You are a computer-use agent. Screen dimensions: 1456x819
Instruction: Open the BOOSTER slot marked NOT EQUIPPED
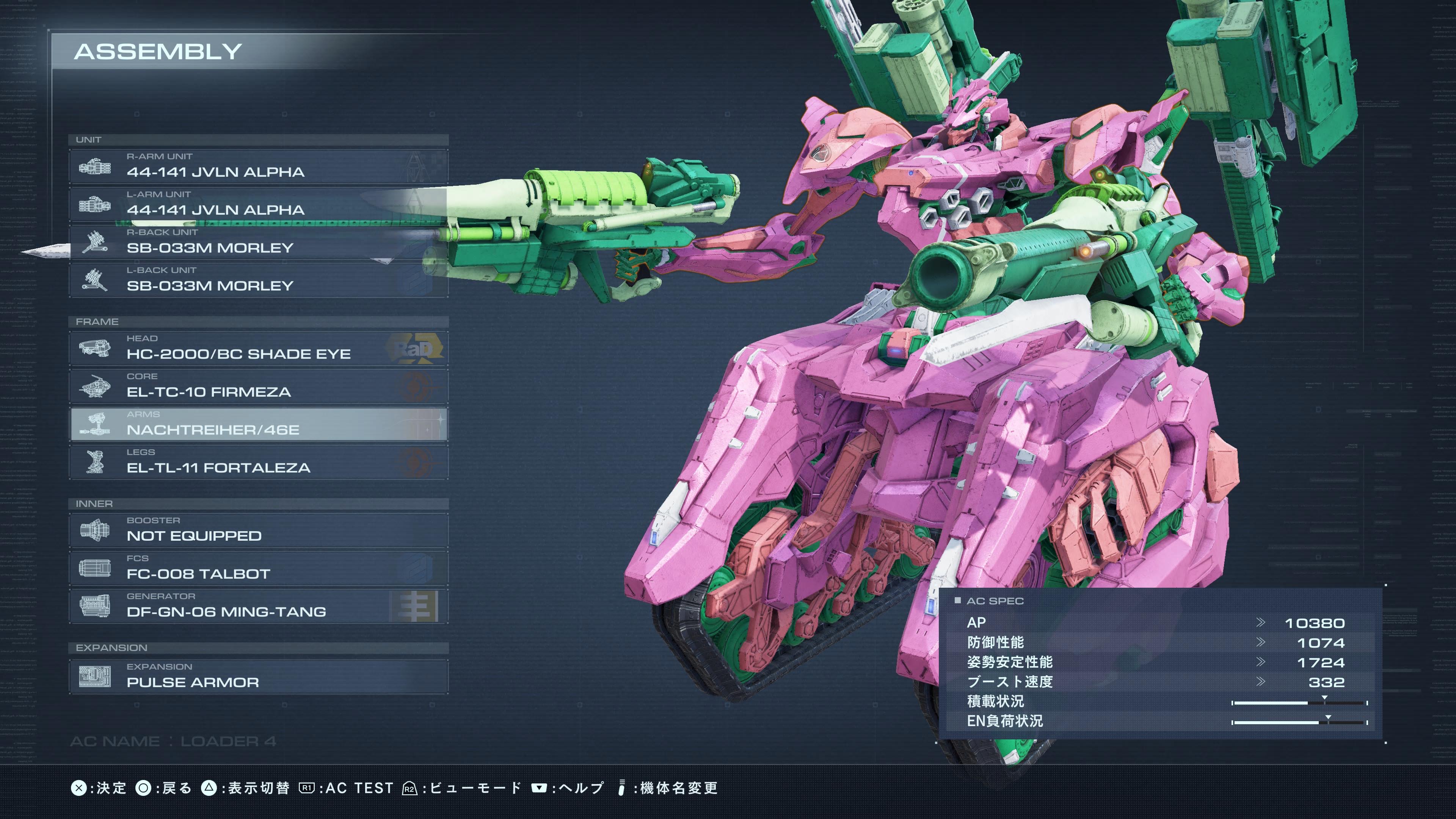[258, 530]
